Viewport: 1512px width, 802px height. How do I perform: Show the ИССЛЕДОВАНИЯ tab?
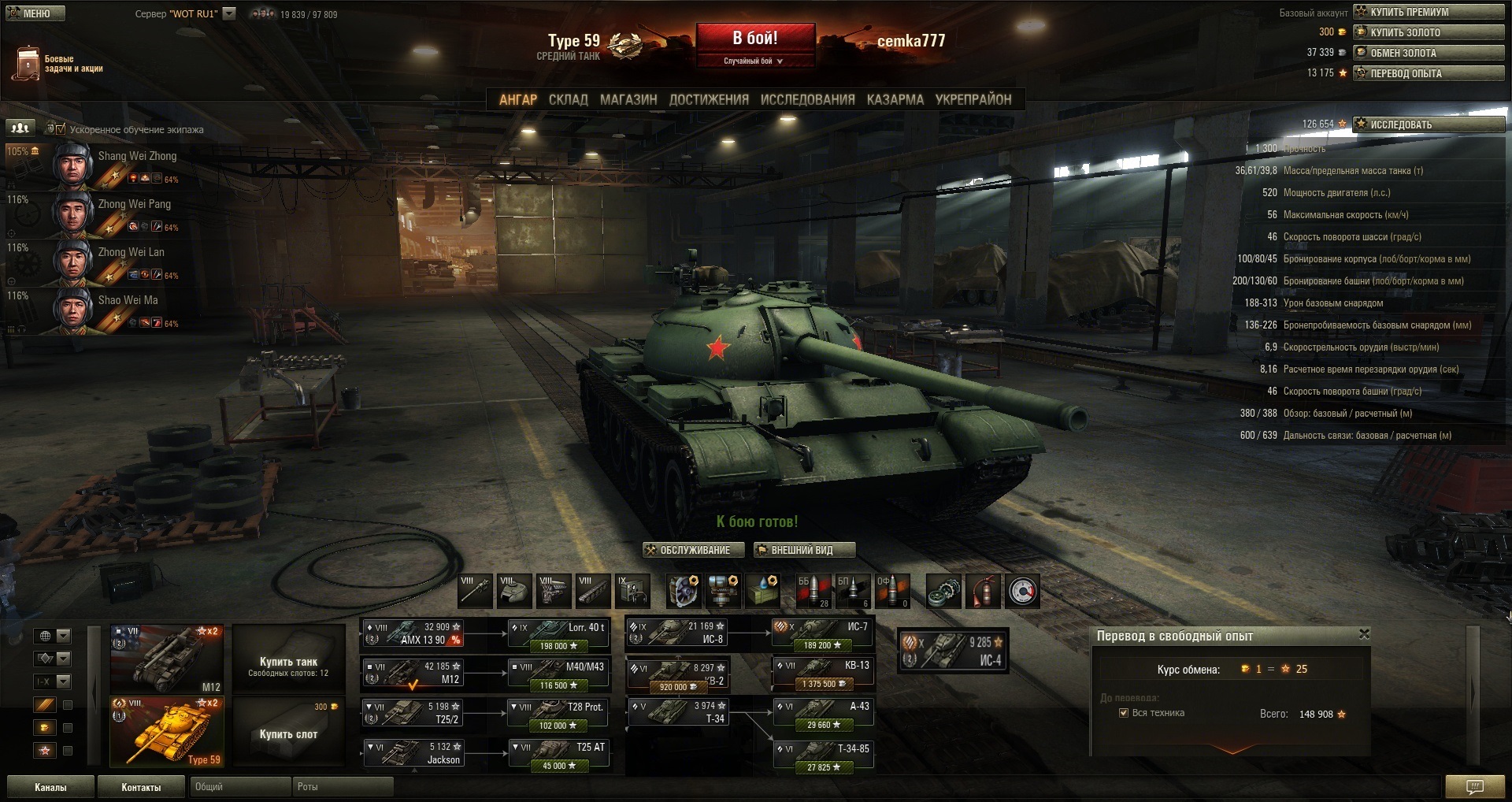click(x=807, y=99)
